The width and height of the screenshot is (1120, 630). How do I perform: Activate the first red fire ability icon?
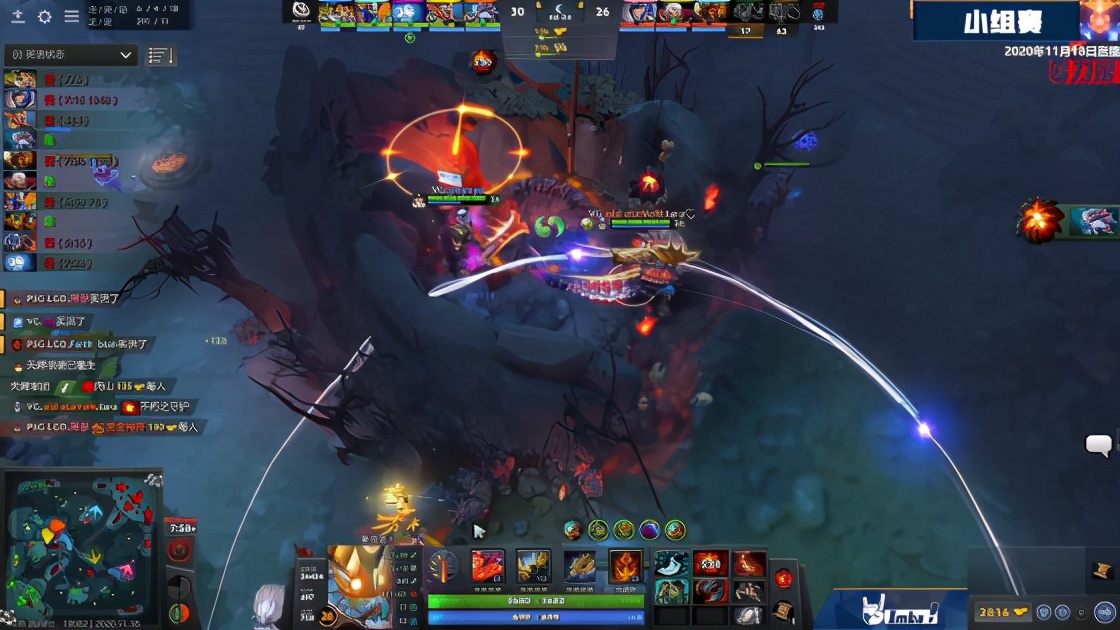pyautogui.click(x=488, y=566)
